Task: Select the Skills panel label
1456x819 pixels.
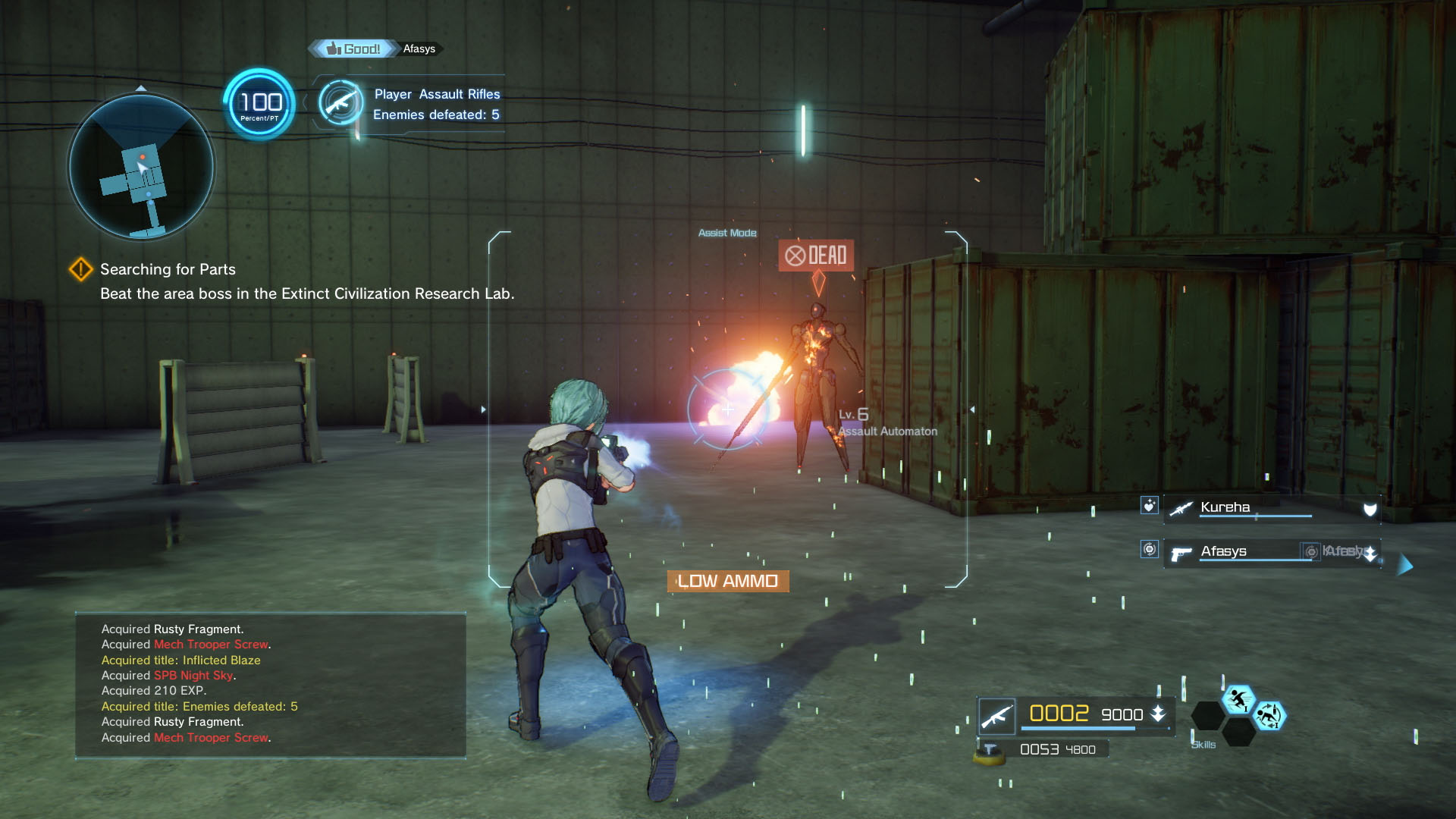Action: [x=1203, y=745]
